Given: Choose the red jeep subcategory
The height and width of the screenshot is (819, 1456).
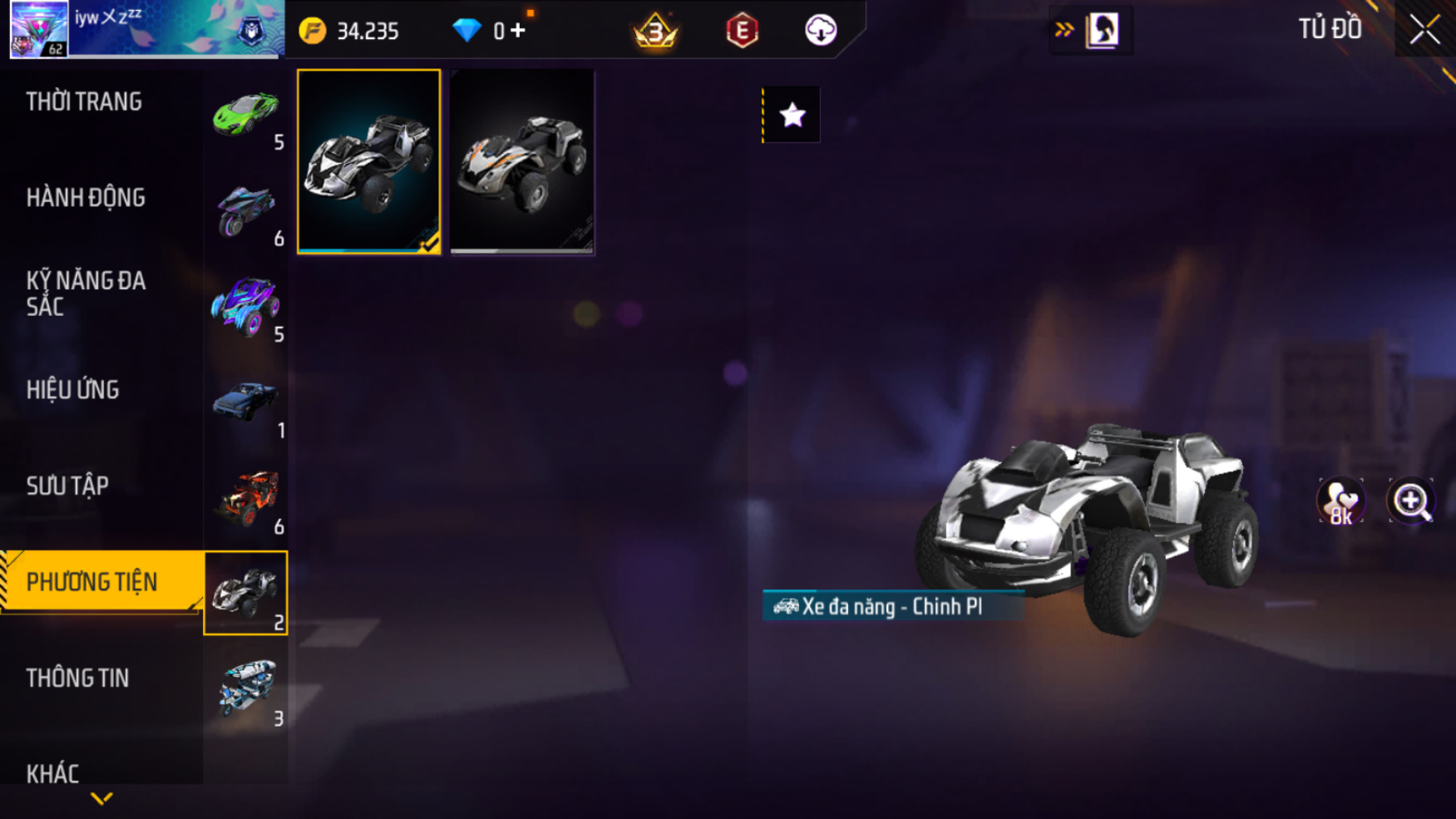Looking at the screenshot, I should (x=245, y=498).
